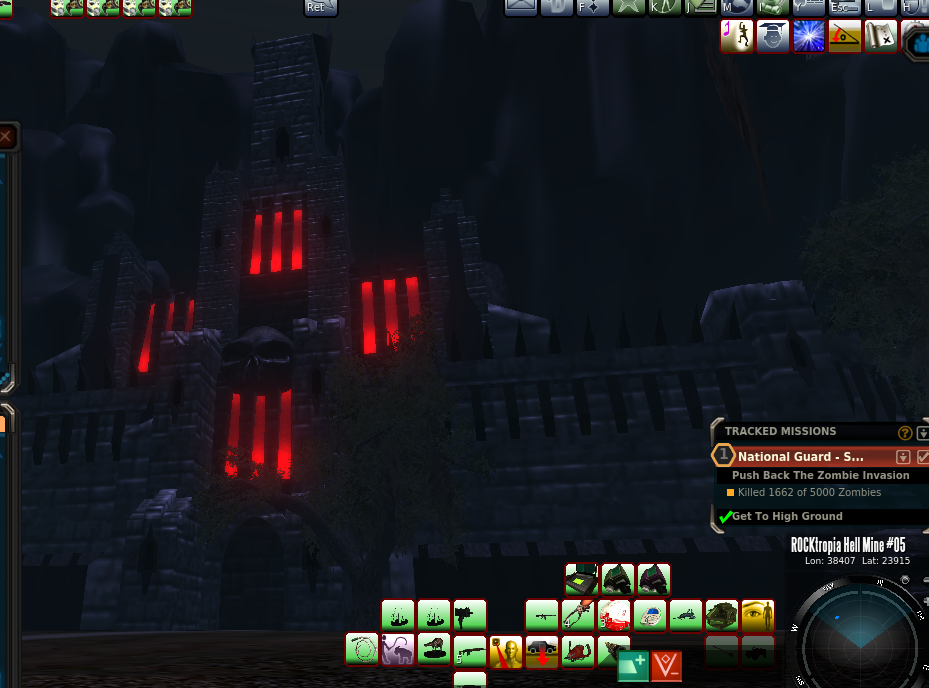Viewport: 929px width, 688px height.
Task: Click the radar minimap
Action: click(x=858, y=634)
